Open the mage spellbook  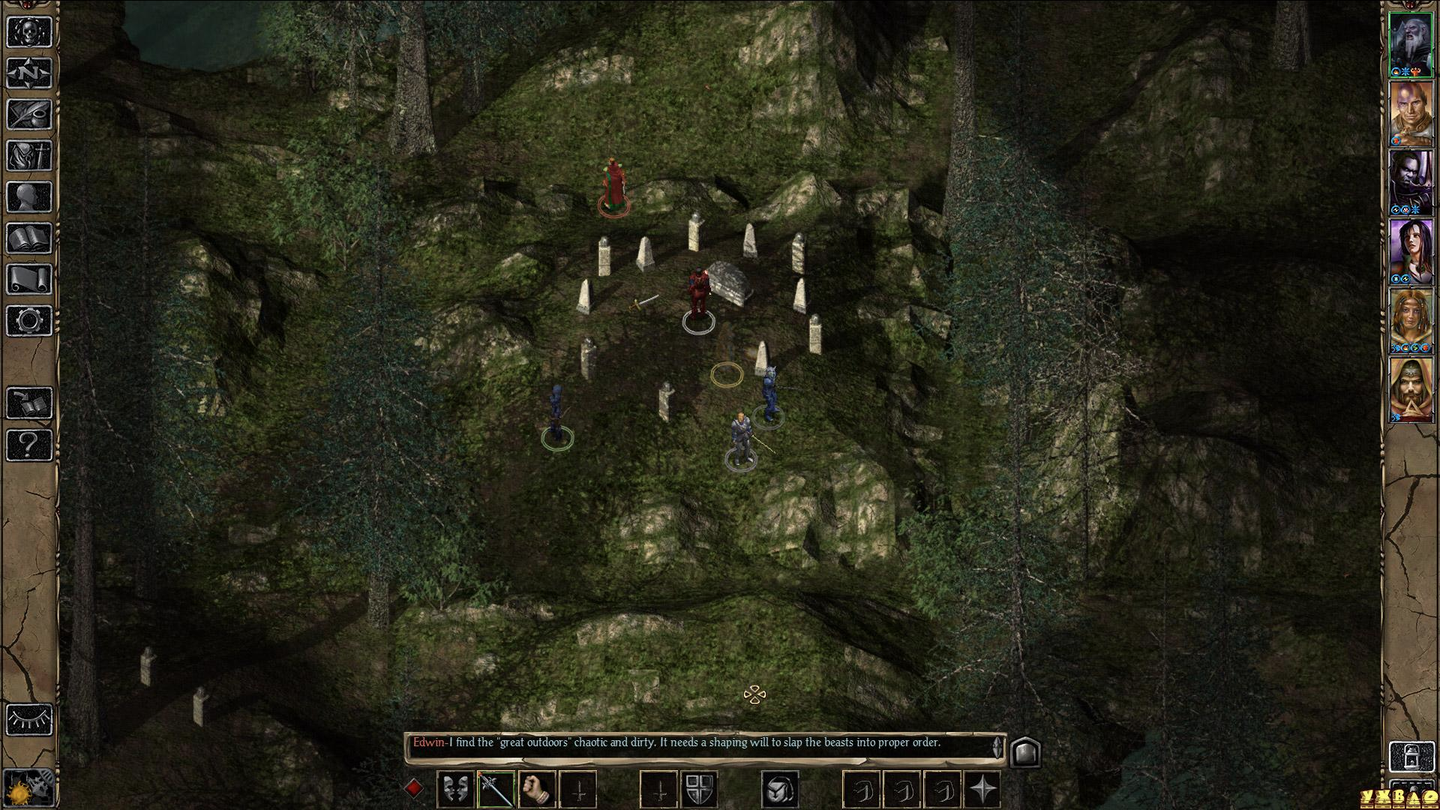(x=29, y=238)
